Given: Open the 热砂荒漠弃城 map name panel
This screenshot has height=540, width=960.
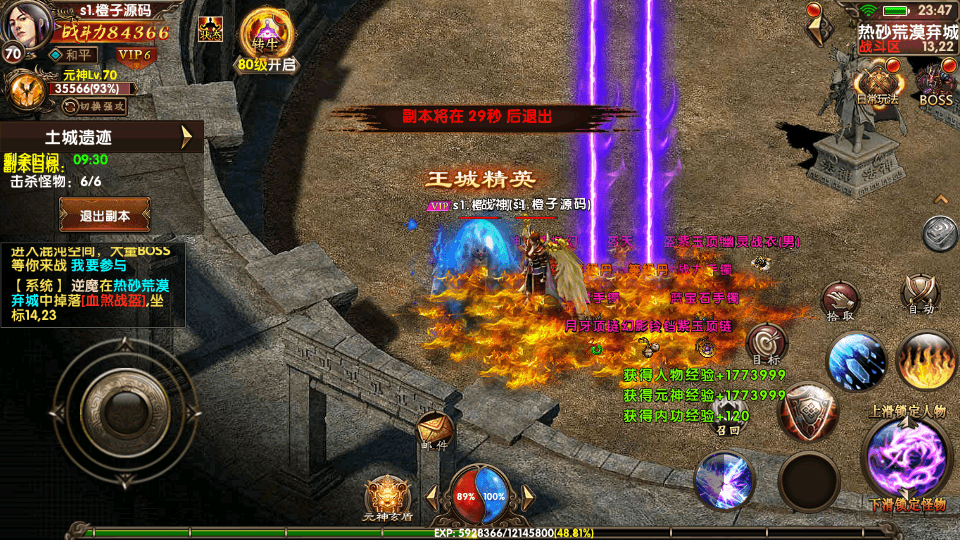Looking at the screenshot, I should (905, 37).
